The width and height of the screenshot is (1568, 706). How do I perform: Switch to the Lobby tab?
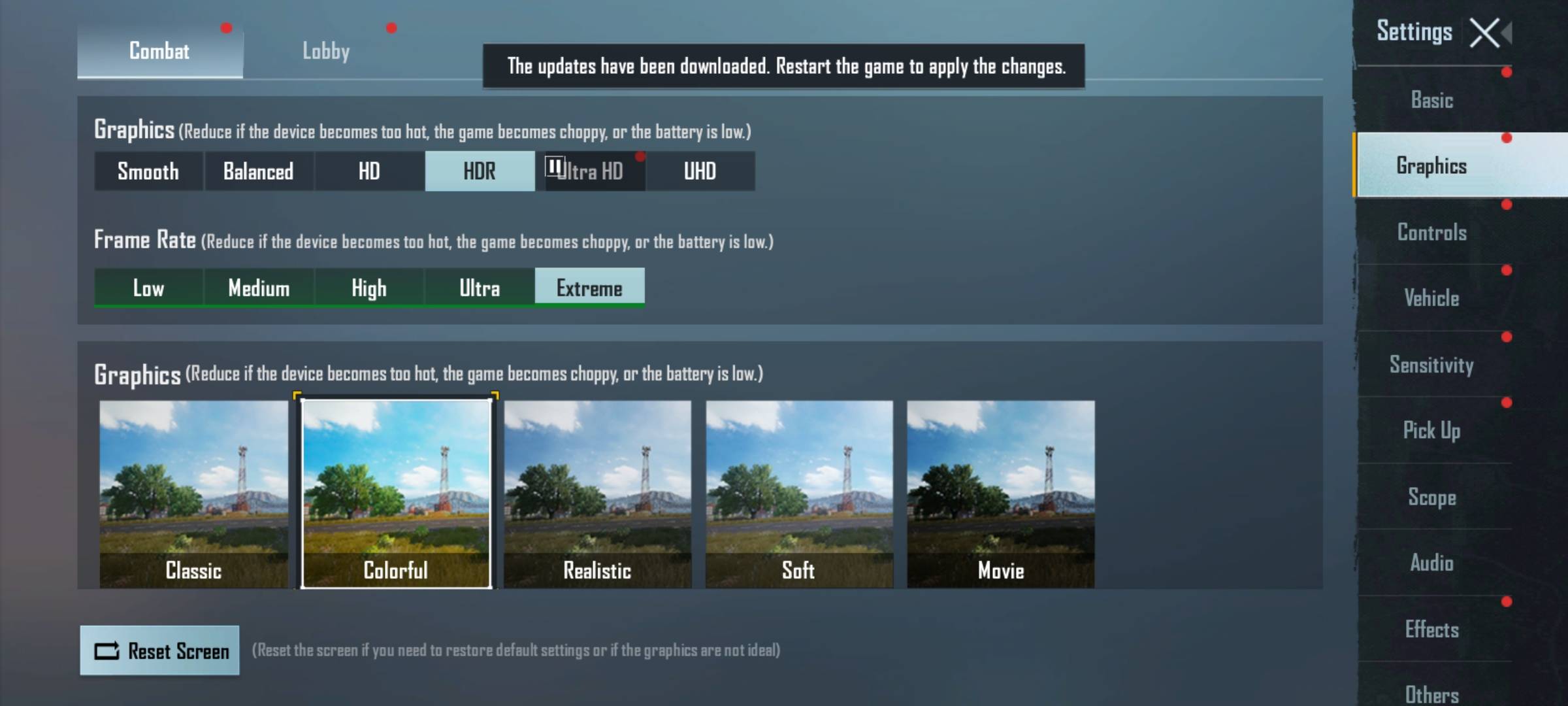coord(325,51)
